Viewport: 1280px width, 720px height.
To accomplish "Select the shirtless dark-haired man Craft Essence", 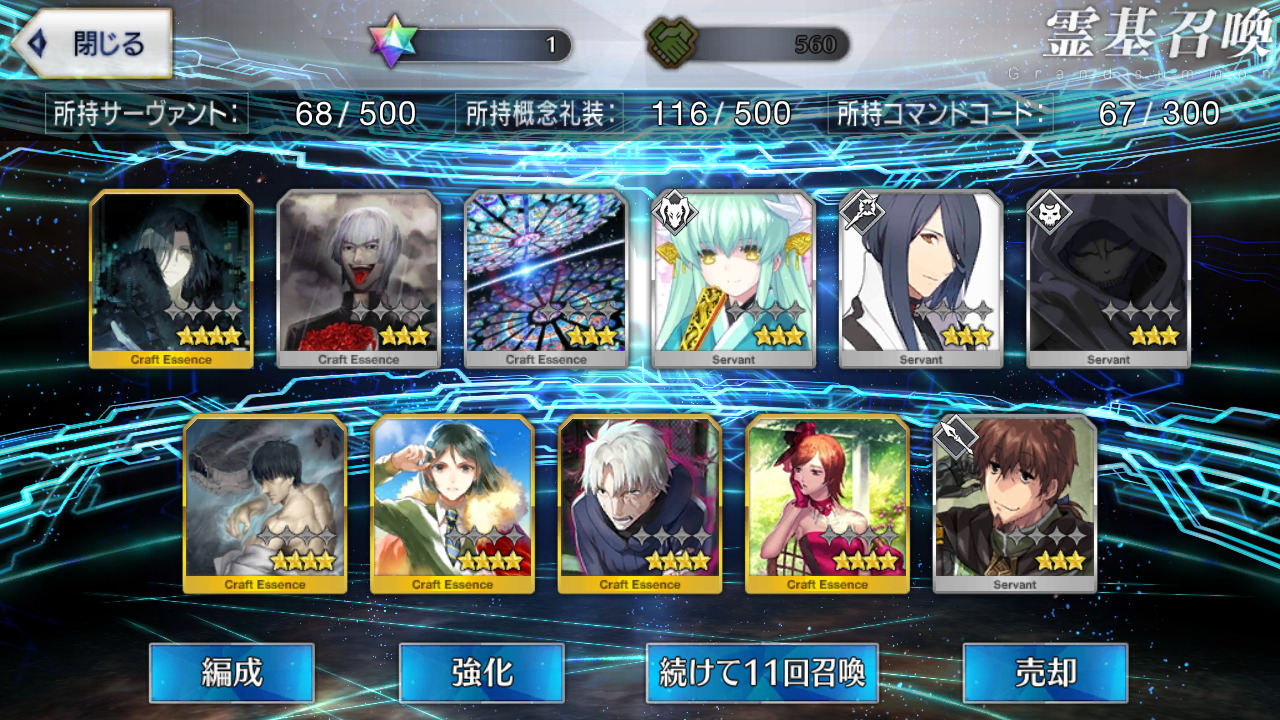I will (x=265, y=503).
